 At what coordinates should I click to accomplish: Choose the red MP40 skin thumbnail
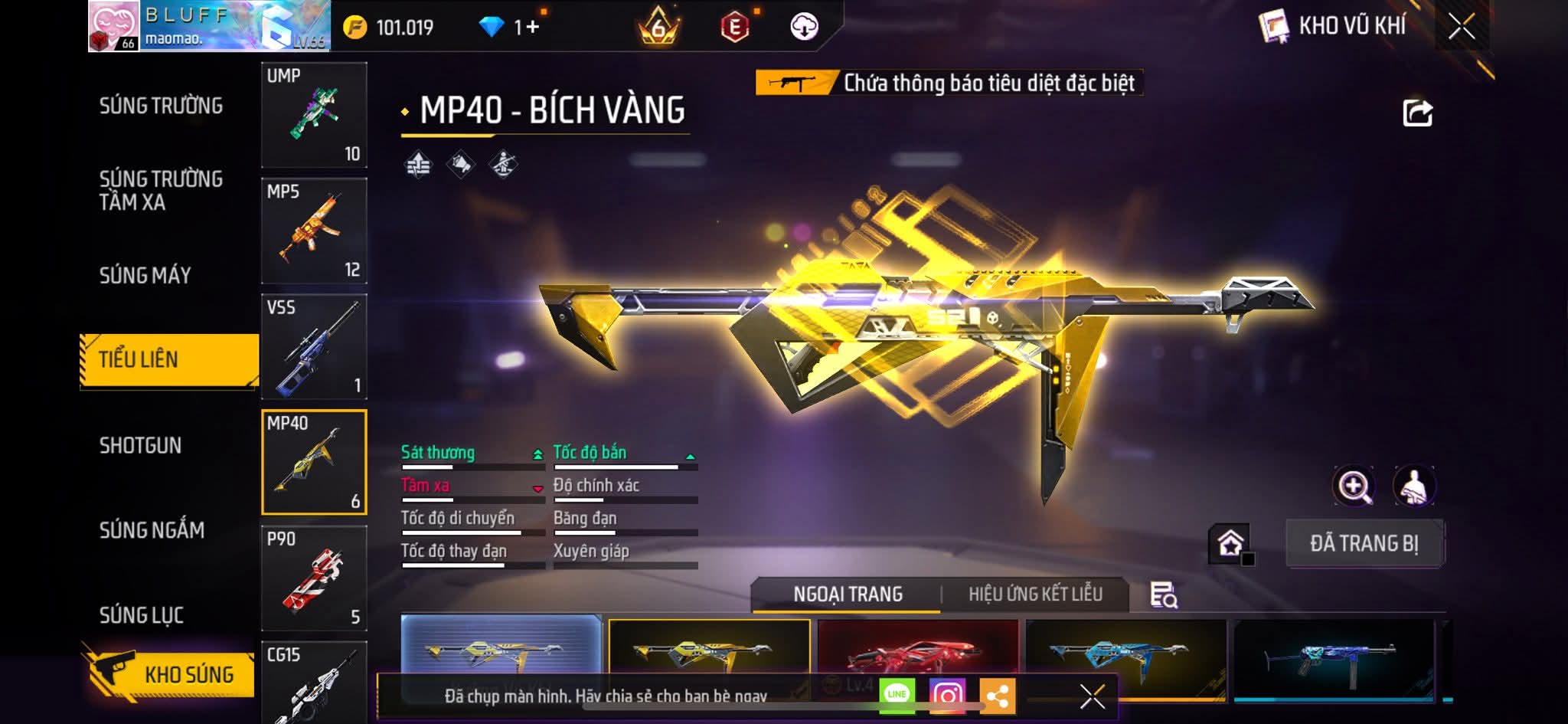917,650
